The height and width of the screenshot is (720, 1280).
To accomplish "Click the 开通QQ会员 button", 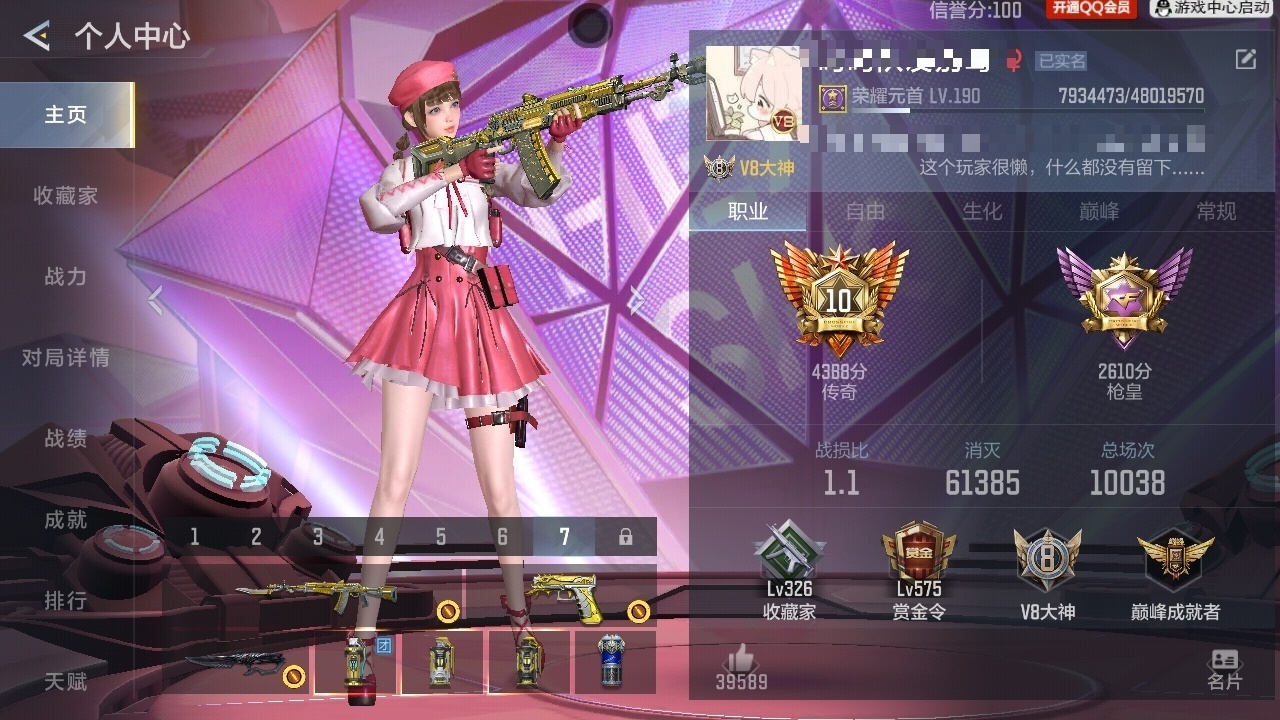I will click(1091, 9).
